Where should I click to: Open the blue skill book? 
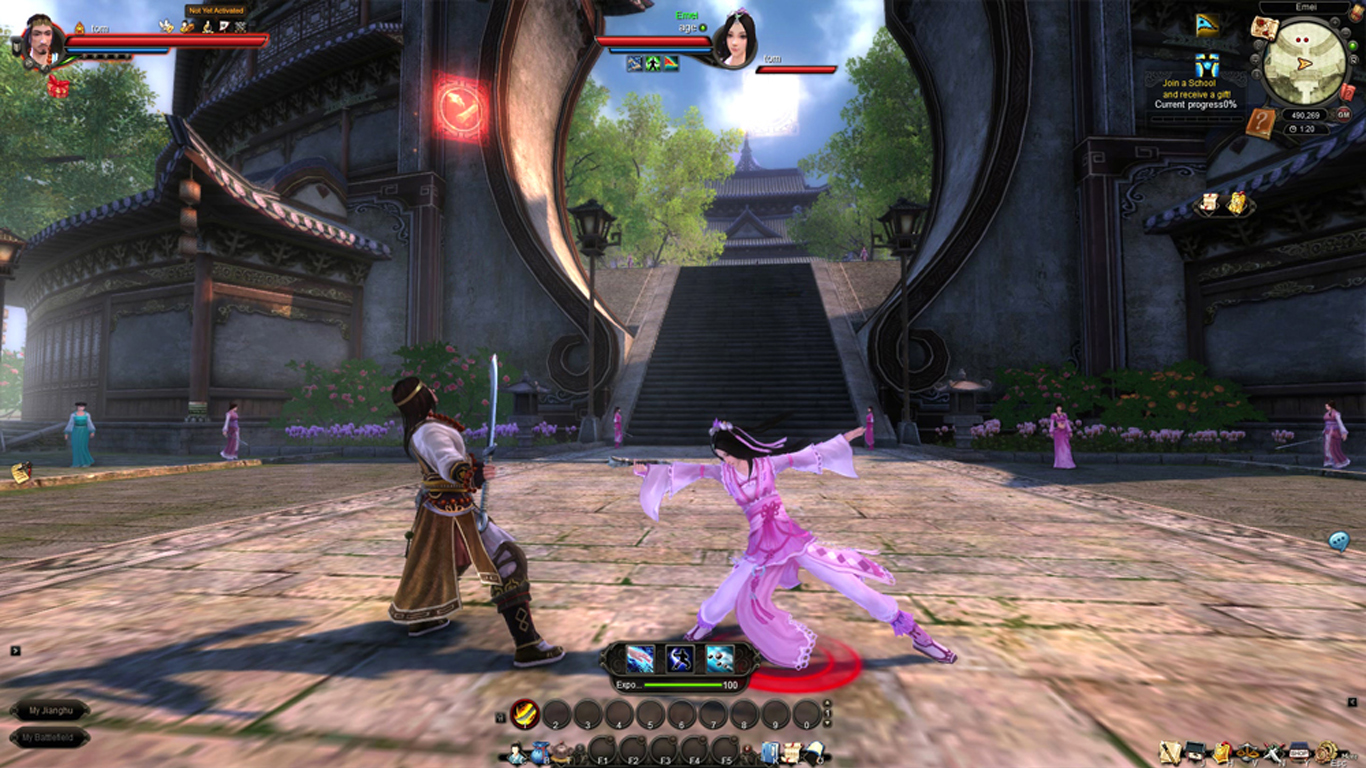[x=771, y=752]
